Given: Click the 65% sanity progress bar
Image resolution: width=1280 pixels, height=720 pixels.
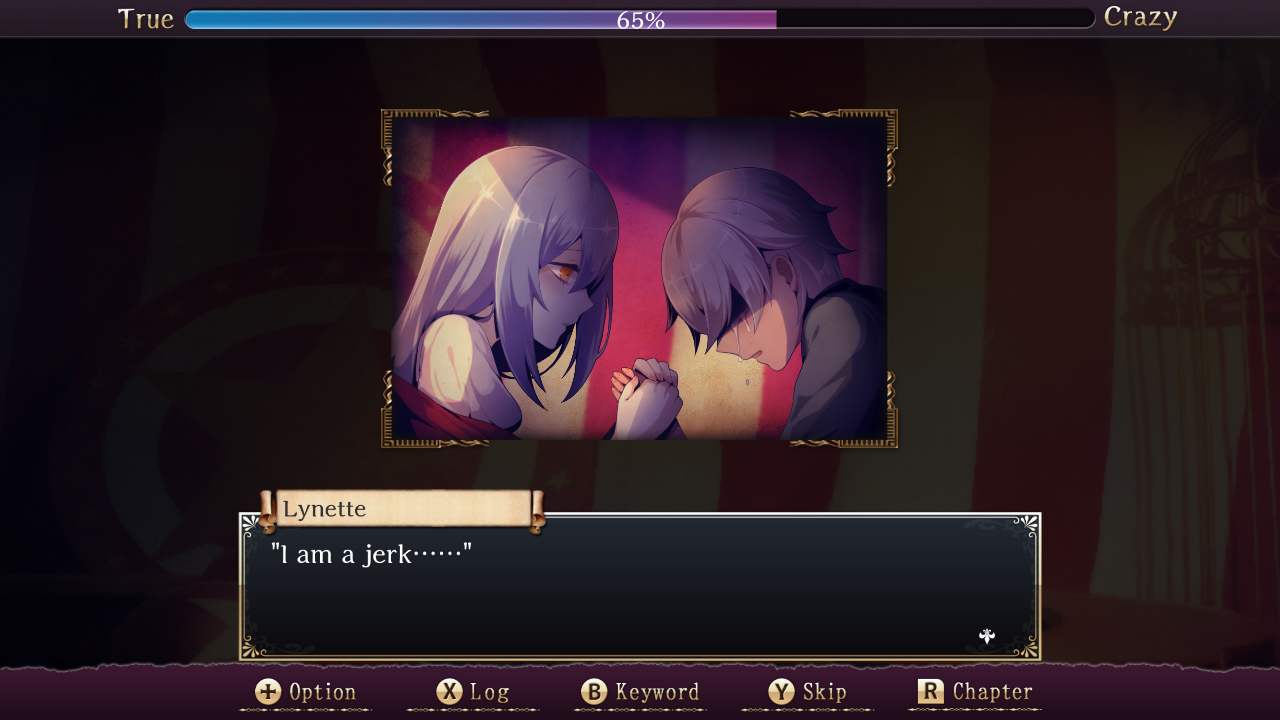Looking at the screenshot, I should [x=640, y=17].
